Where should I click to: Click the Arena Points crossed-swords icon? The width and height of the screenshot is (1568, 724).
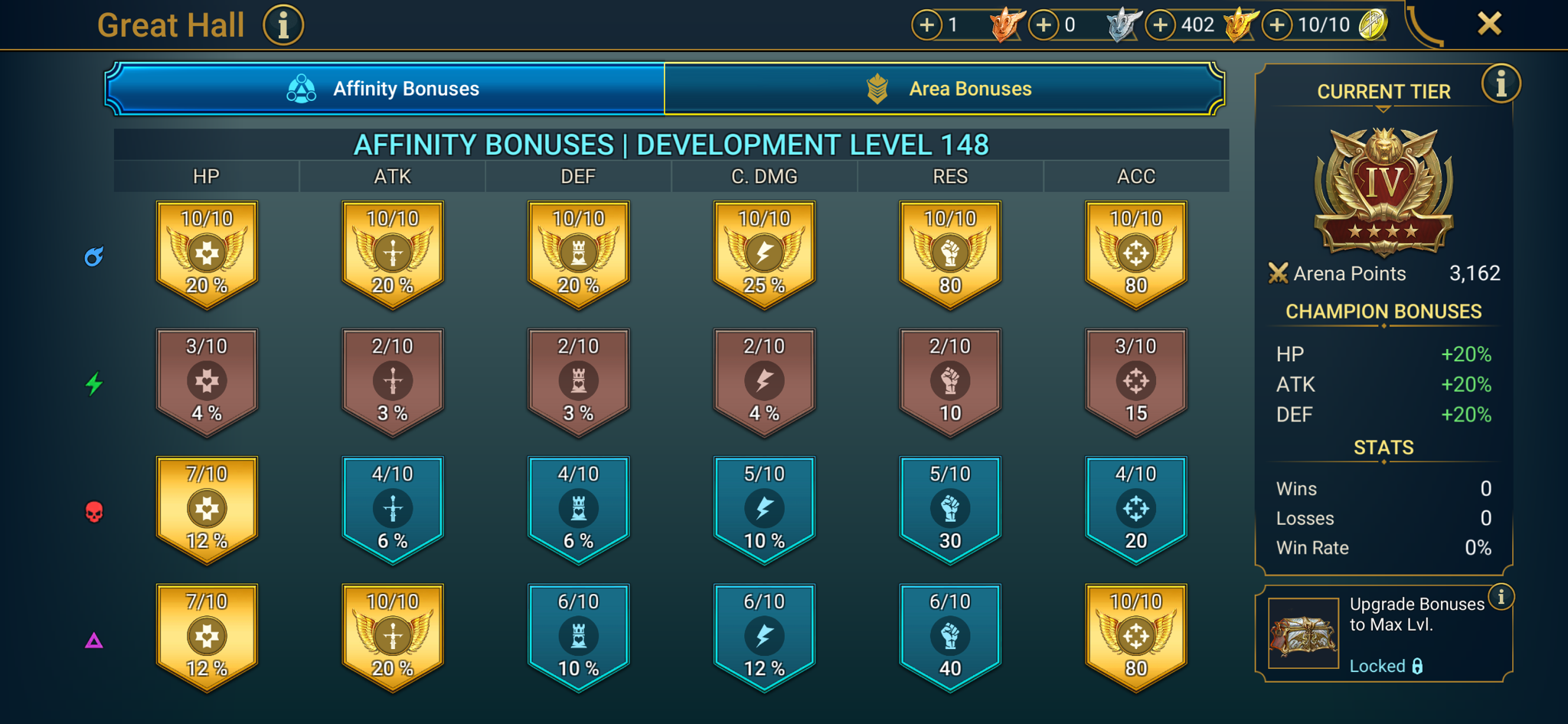pos(1279,273)
